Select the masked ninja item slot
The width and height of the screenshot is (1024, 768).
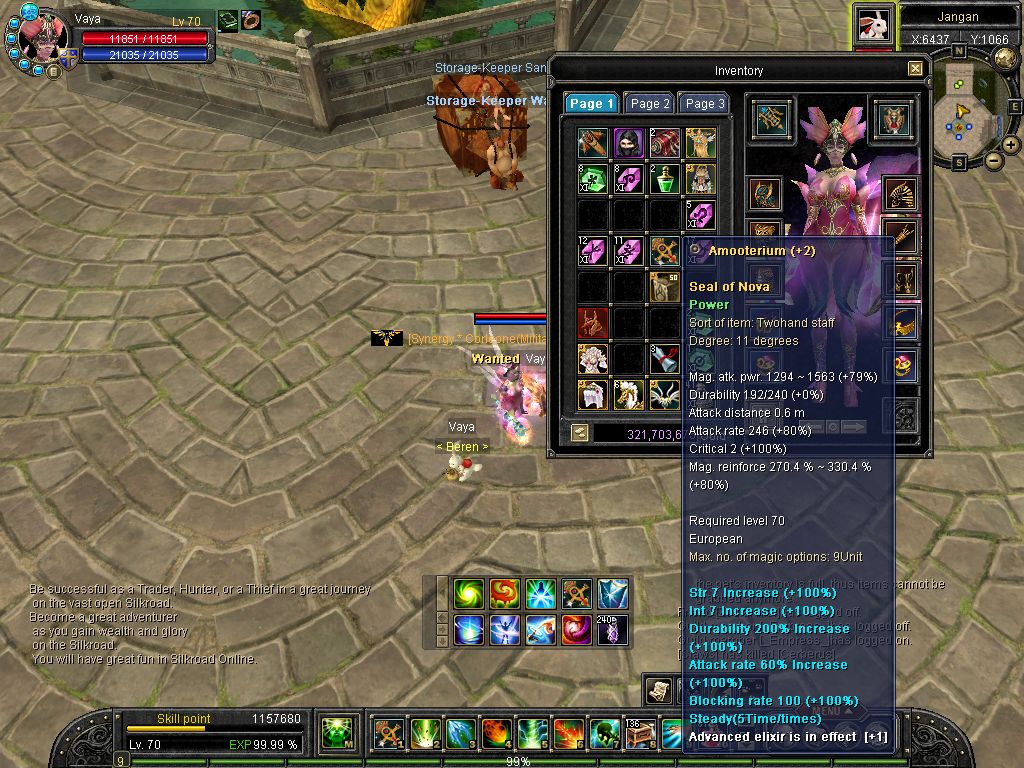coord(629,143)
